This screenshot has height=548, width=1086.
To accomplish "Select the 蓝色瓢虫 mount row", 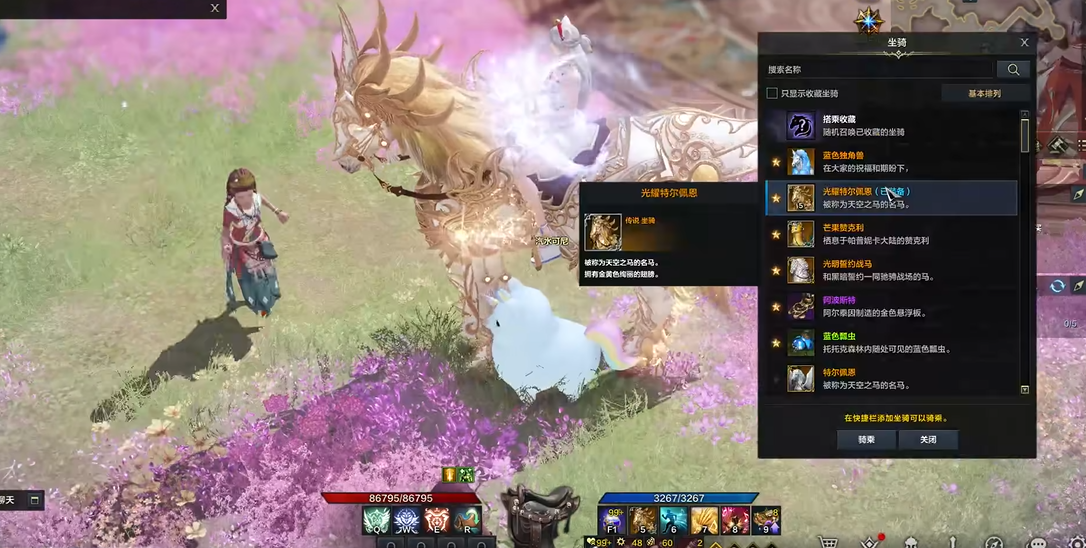I will click(x=890, y=342).
